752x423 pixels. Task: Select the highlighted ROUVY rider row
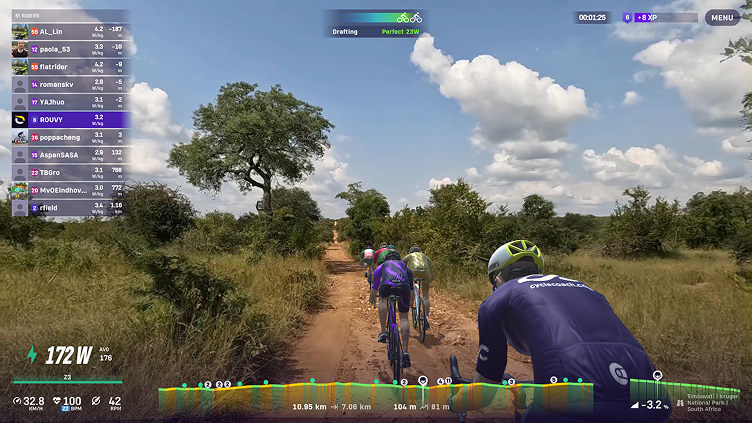70,120
